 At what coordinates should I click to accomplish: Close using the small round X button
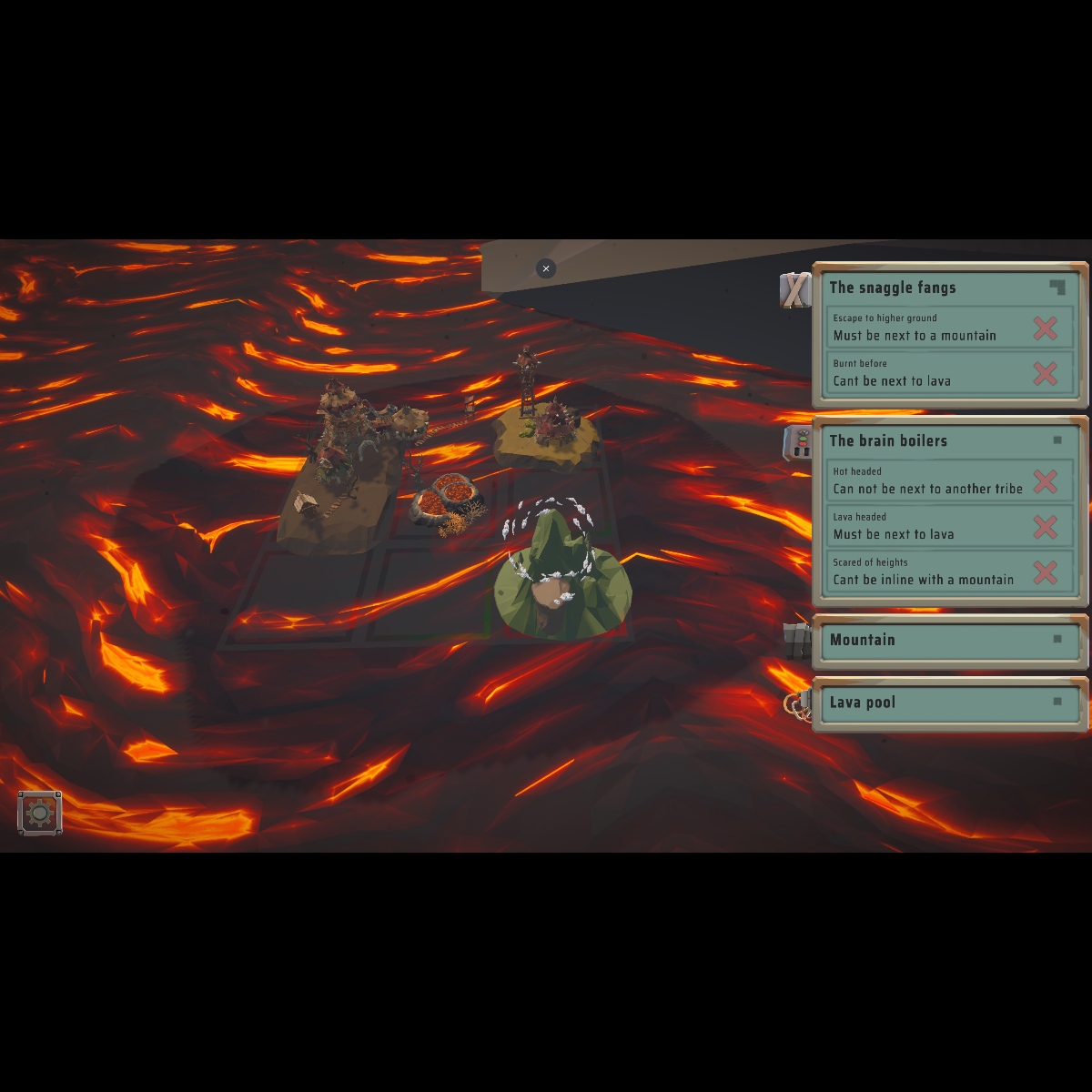[546, 268]
